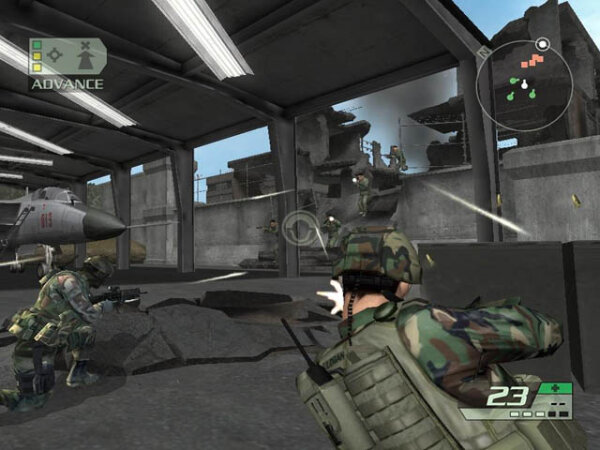The image size is (600, 450).
Task: Select the green squad status light
Action: coord(37,45)
